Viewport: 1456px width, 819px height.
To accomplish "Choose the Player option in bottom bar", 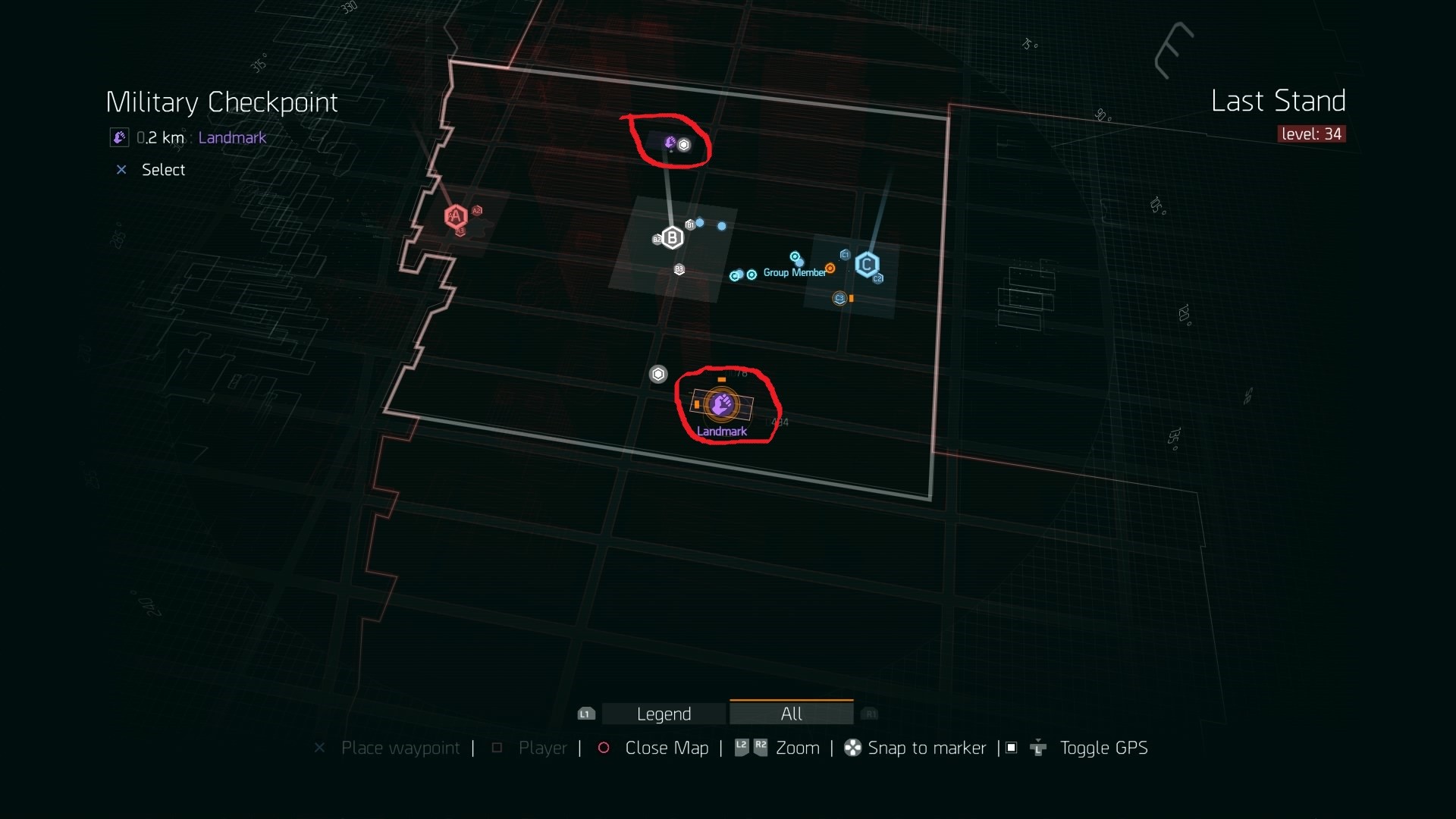I will tap(542, 748).
